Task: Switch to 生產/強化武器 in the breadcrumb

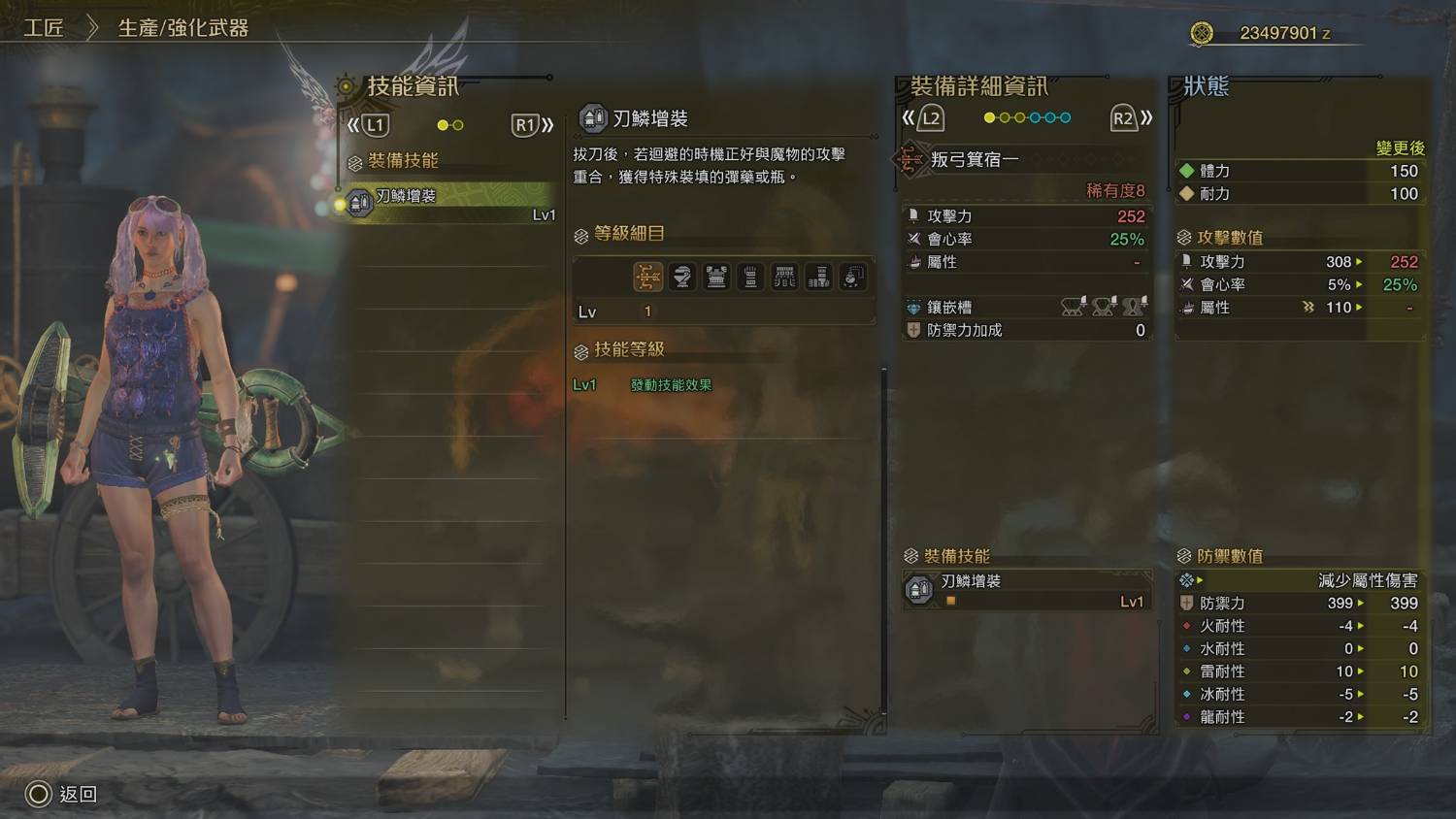Action: pyautogui.click(x=182, y=28)
